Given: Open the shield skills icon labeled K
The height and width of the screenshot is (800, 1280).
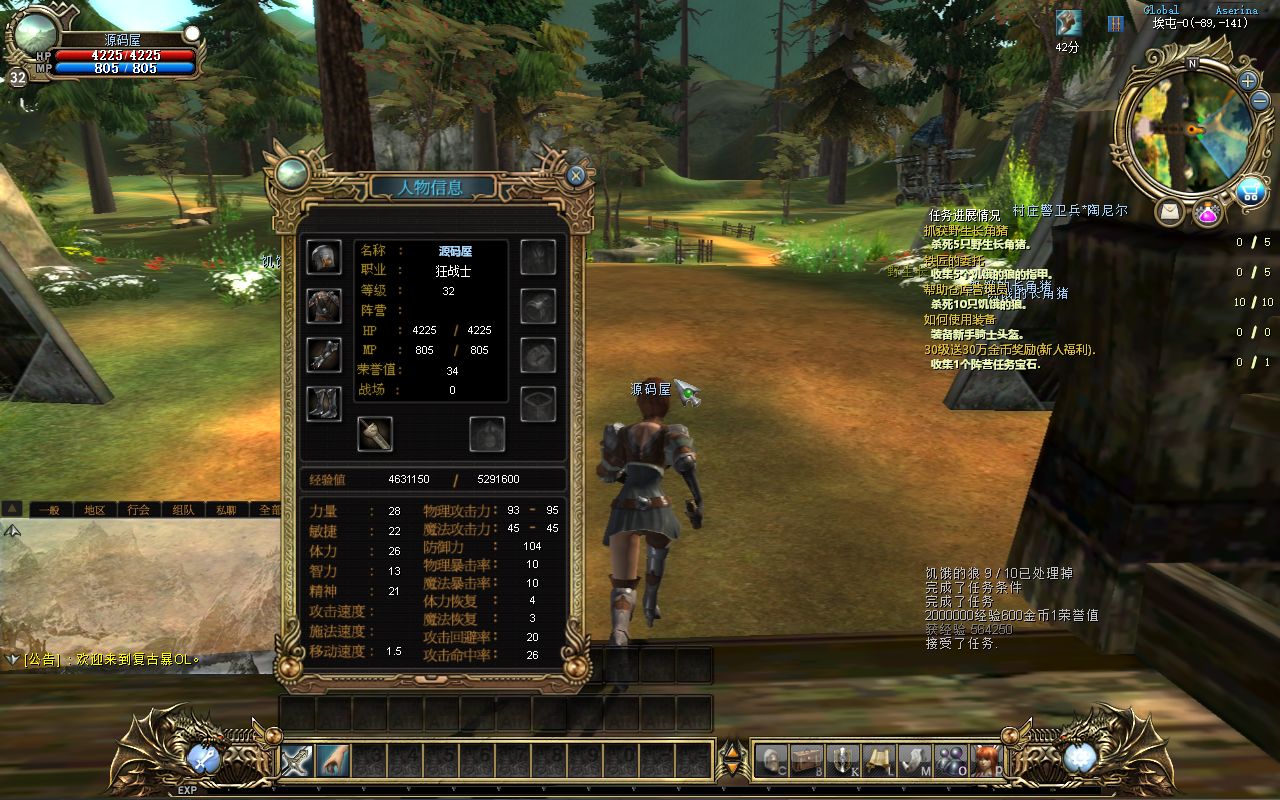Looking at the screenshot, I should click(x=842, y=758).
